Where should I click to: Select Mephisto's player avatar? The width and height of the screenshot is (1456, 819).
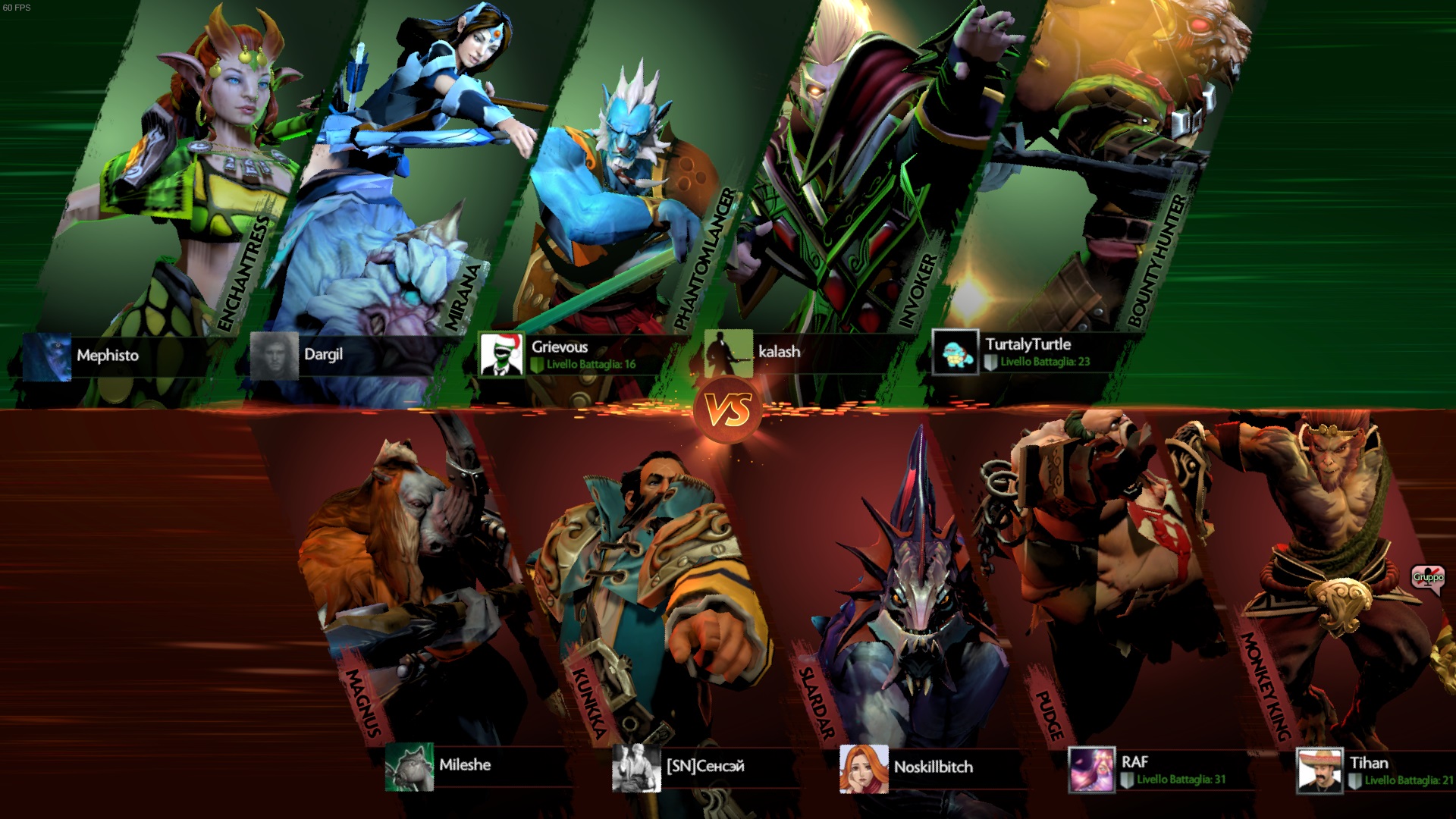click(x=47, y=356)
